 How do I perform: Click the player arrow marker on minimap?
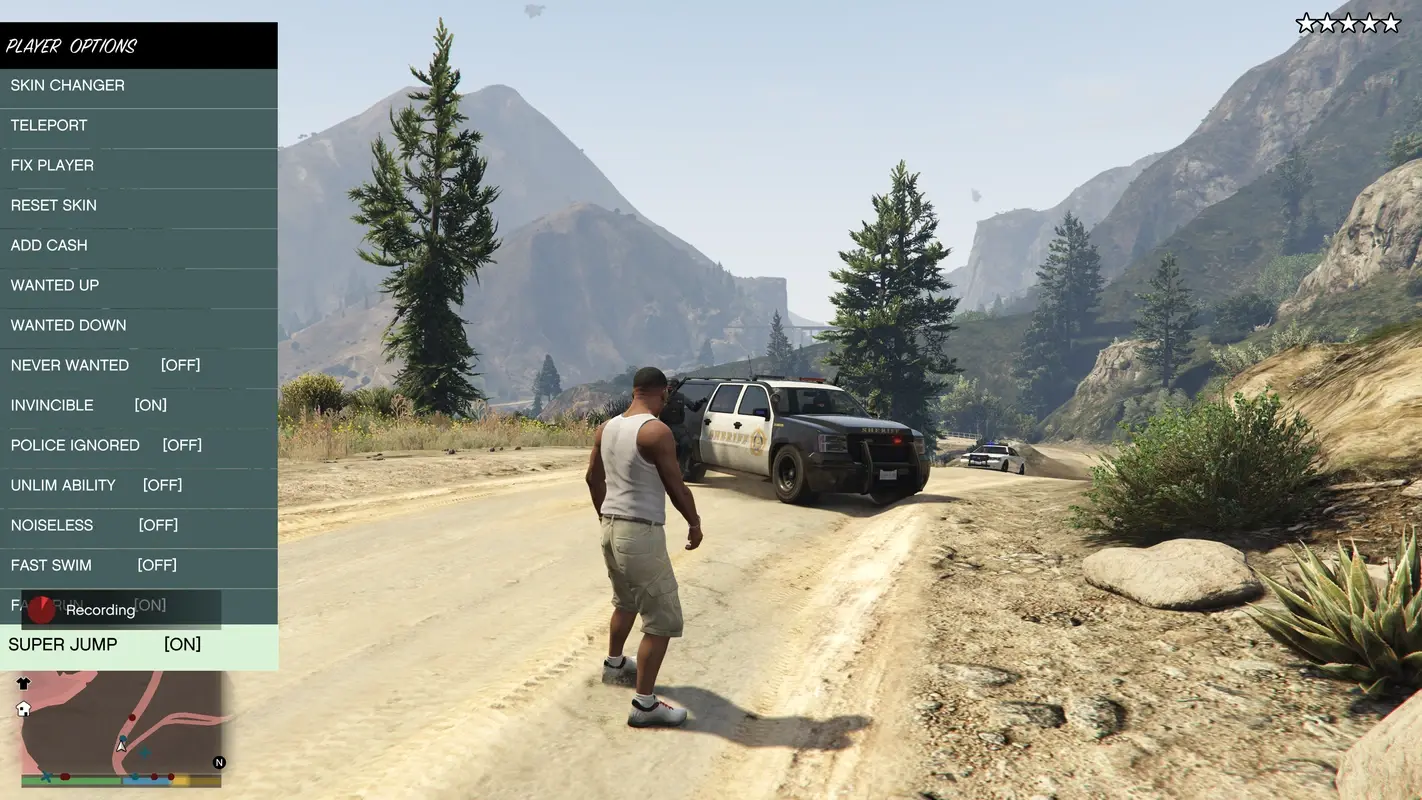[x=121, y=747]
